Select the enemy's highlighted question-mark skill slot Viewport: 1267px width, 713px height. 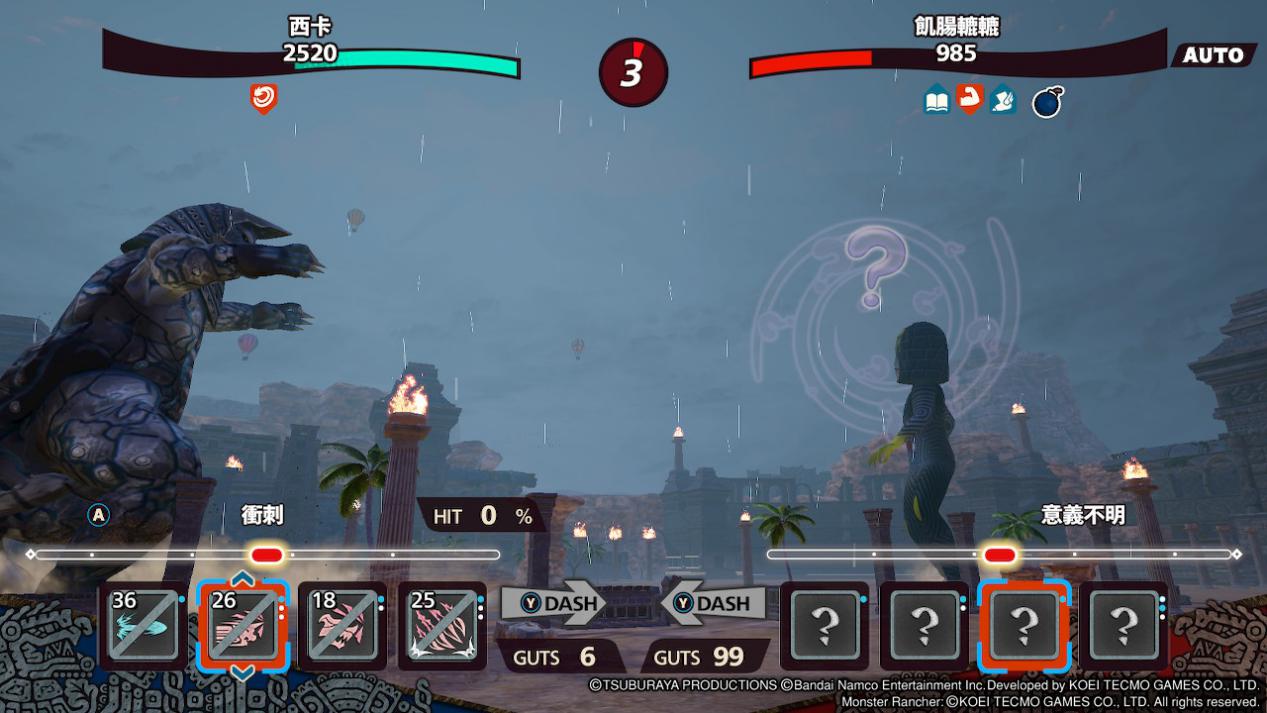coord(1024,625)
